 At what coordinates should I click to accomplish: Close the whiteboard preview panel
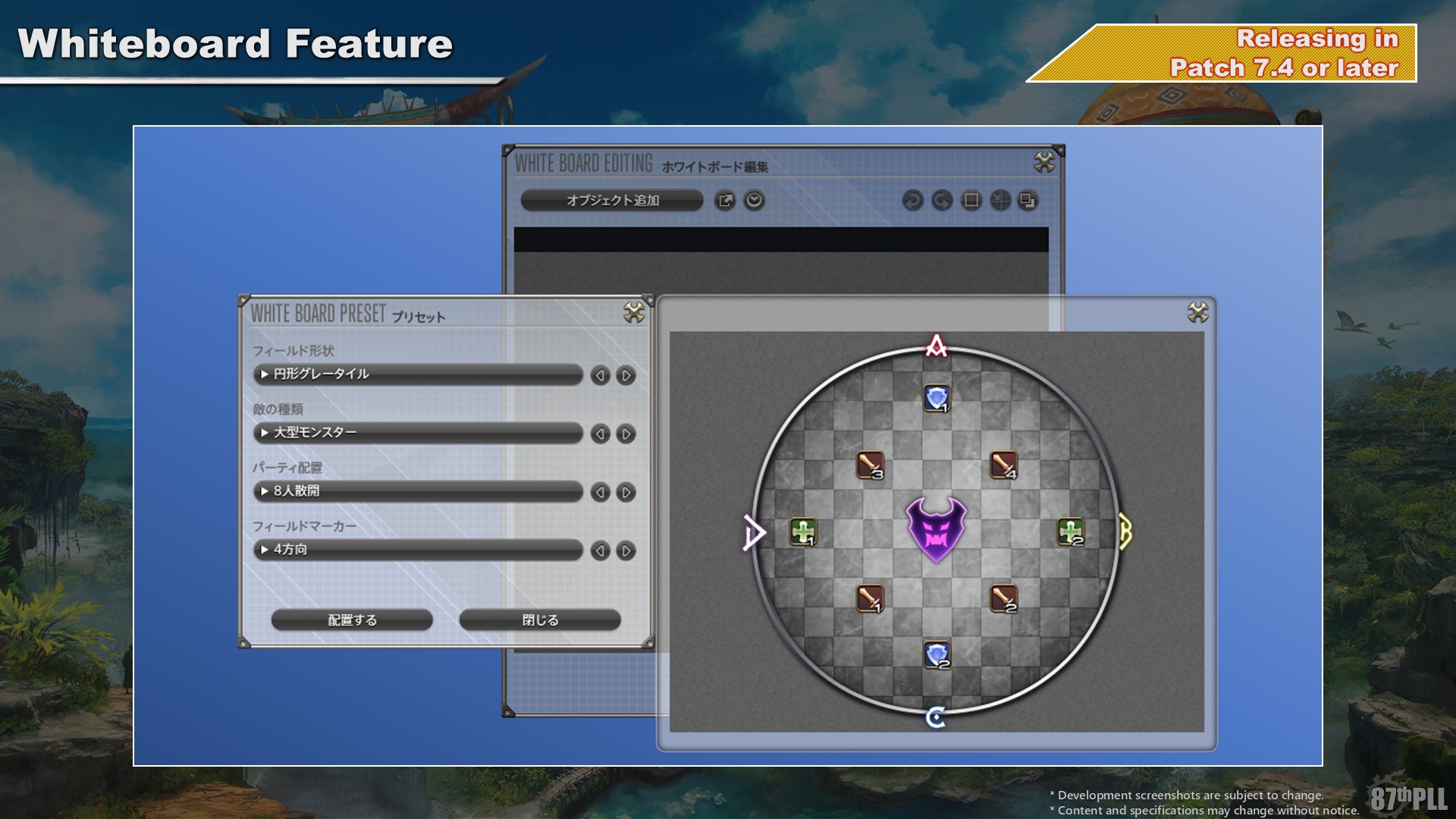coord(1197,312)
